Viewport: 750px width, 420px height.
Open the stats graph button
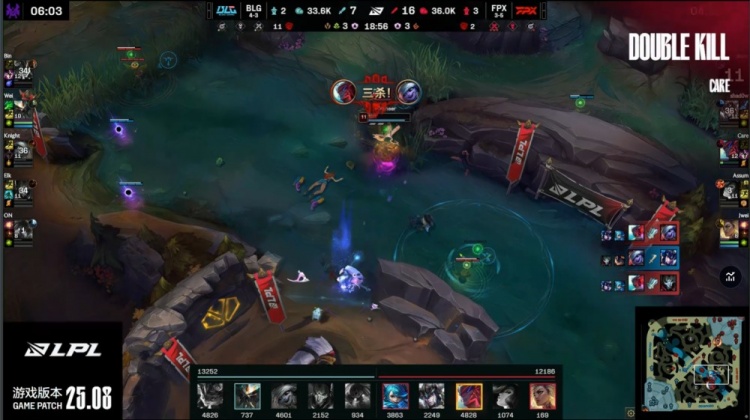(730, 274)
